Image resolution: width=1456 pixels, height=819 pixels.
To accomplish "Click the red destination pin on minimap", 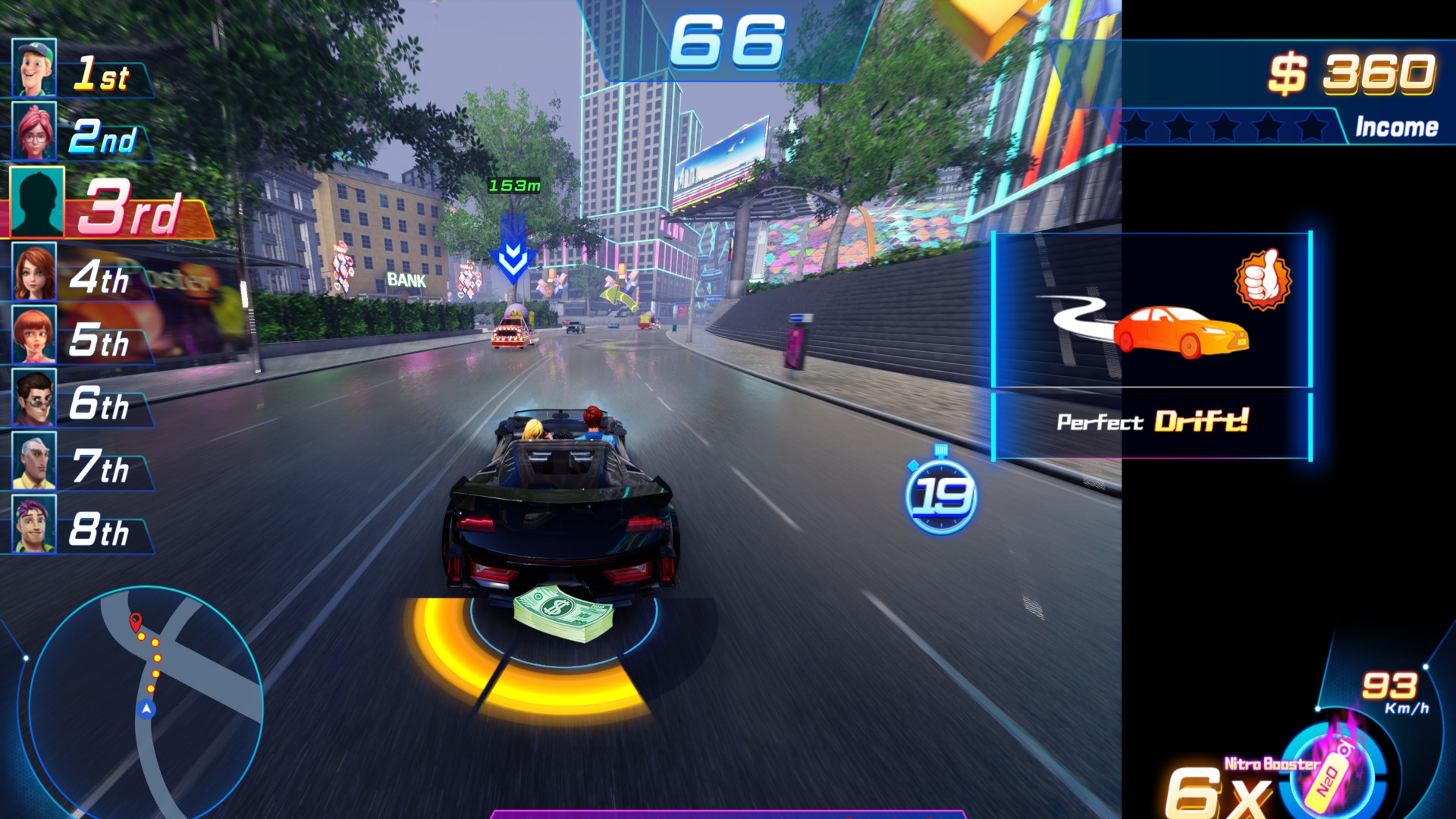I will [x=136, y=621].
